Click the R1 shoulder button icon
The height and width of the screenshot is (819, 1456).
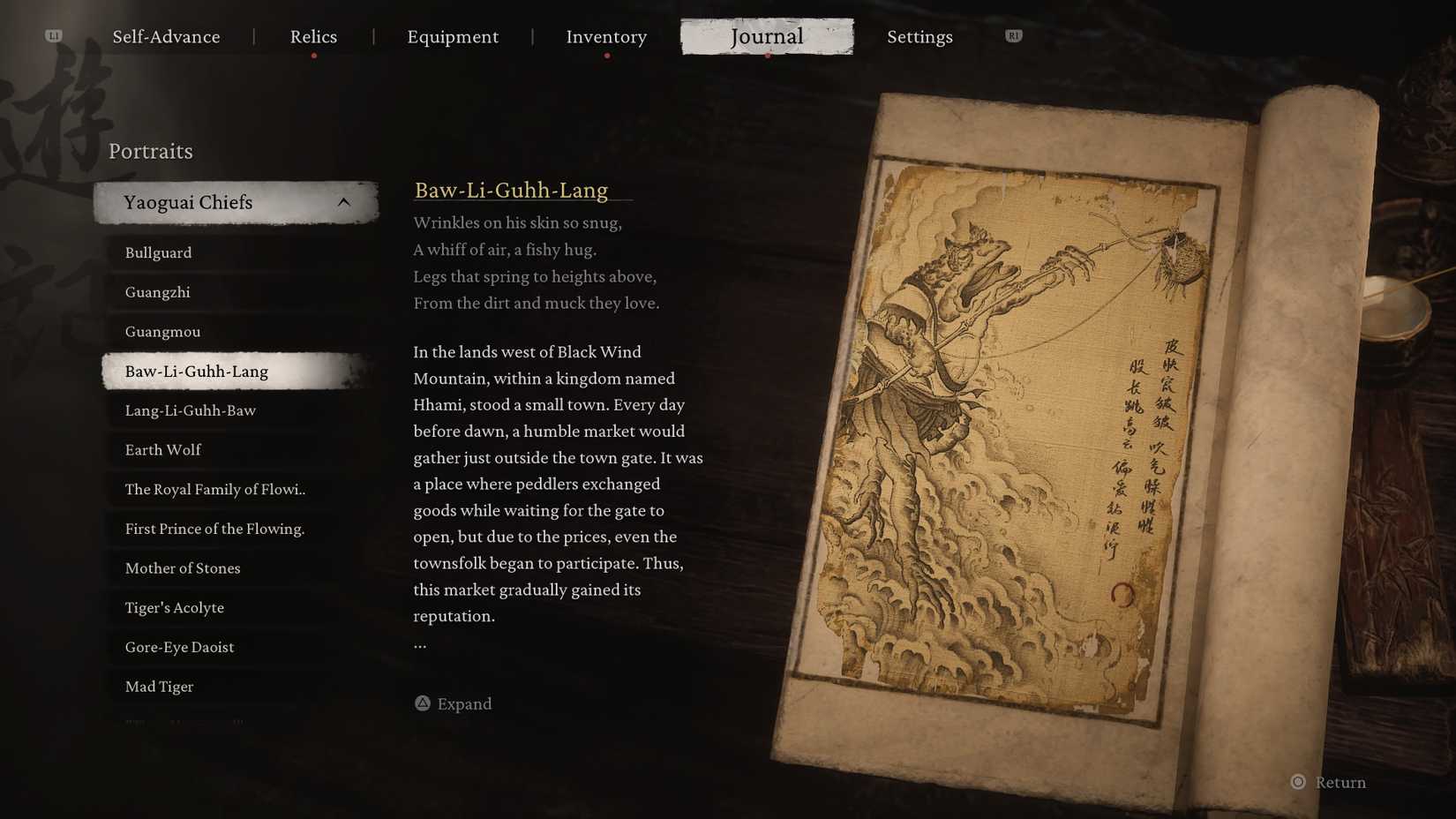click(1012, 36)
